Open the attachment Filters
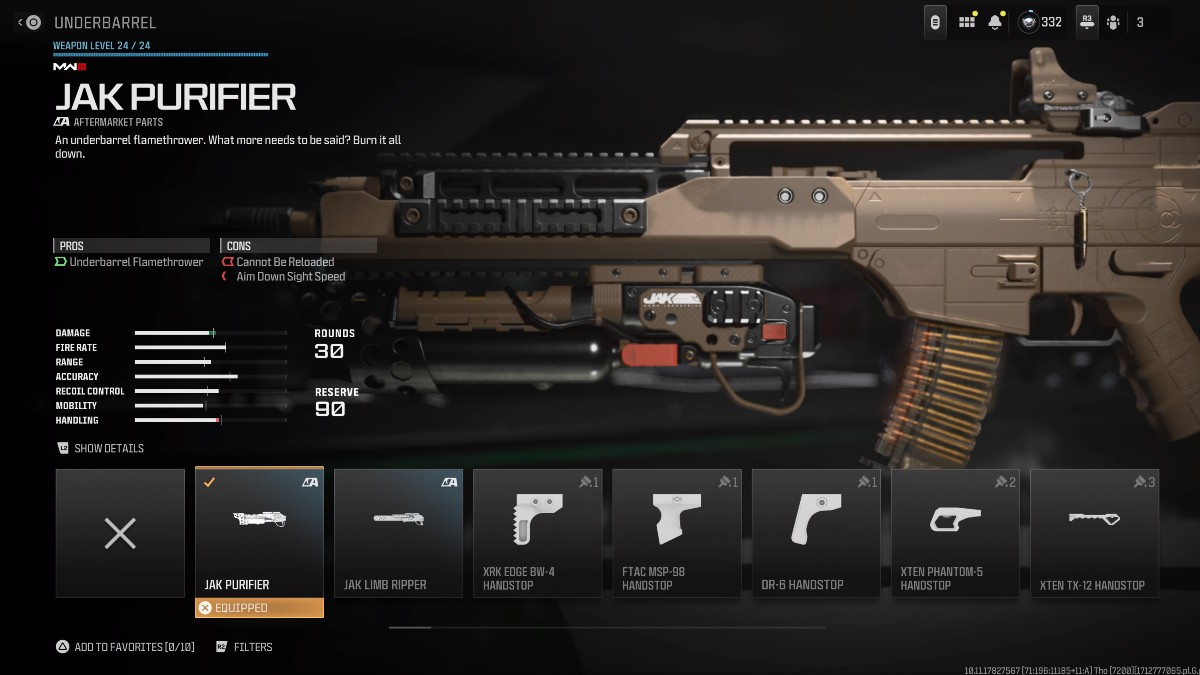This screenshot has height=675, width=1200. pyautogui.click(x=244, y=647)
